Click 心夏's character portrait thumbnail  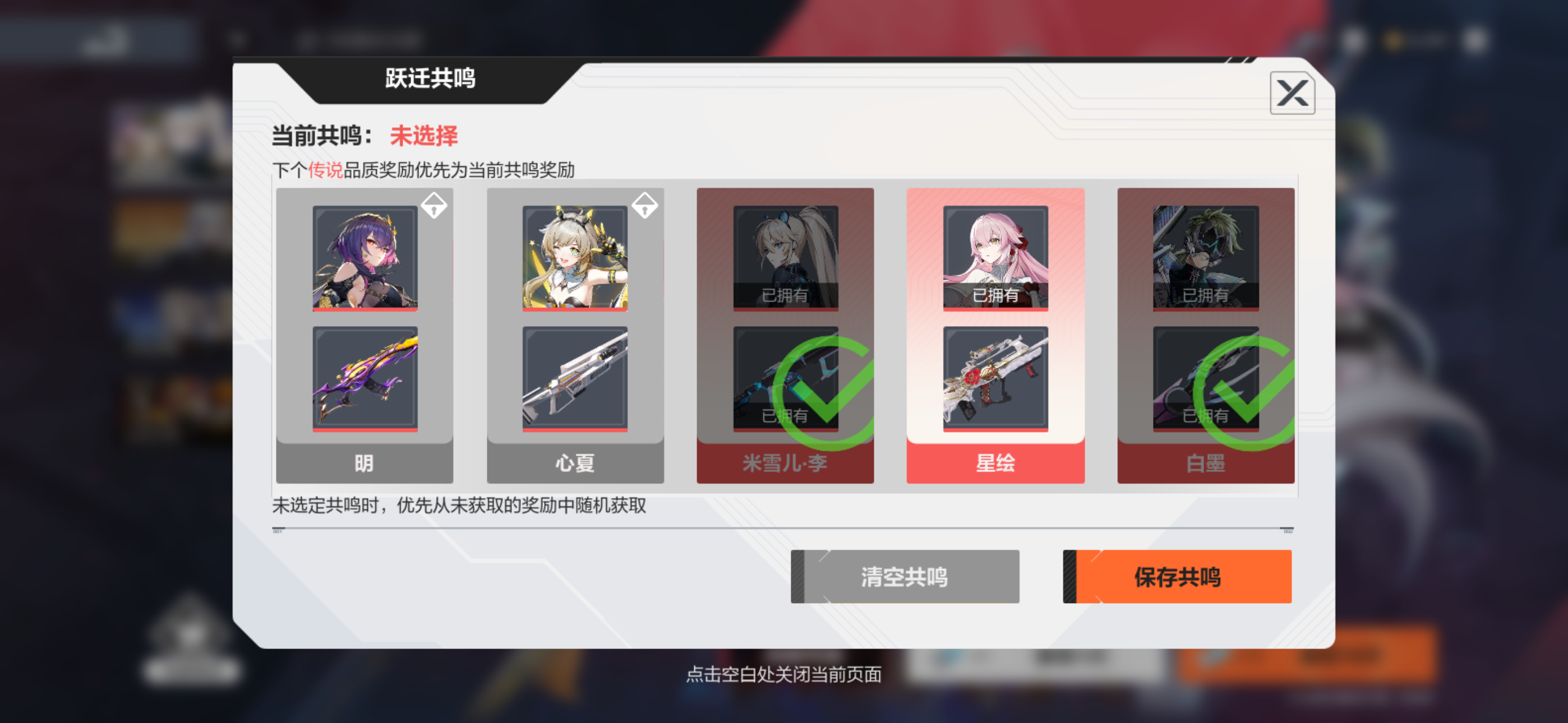(x=574, y=258)
